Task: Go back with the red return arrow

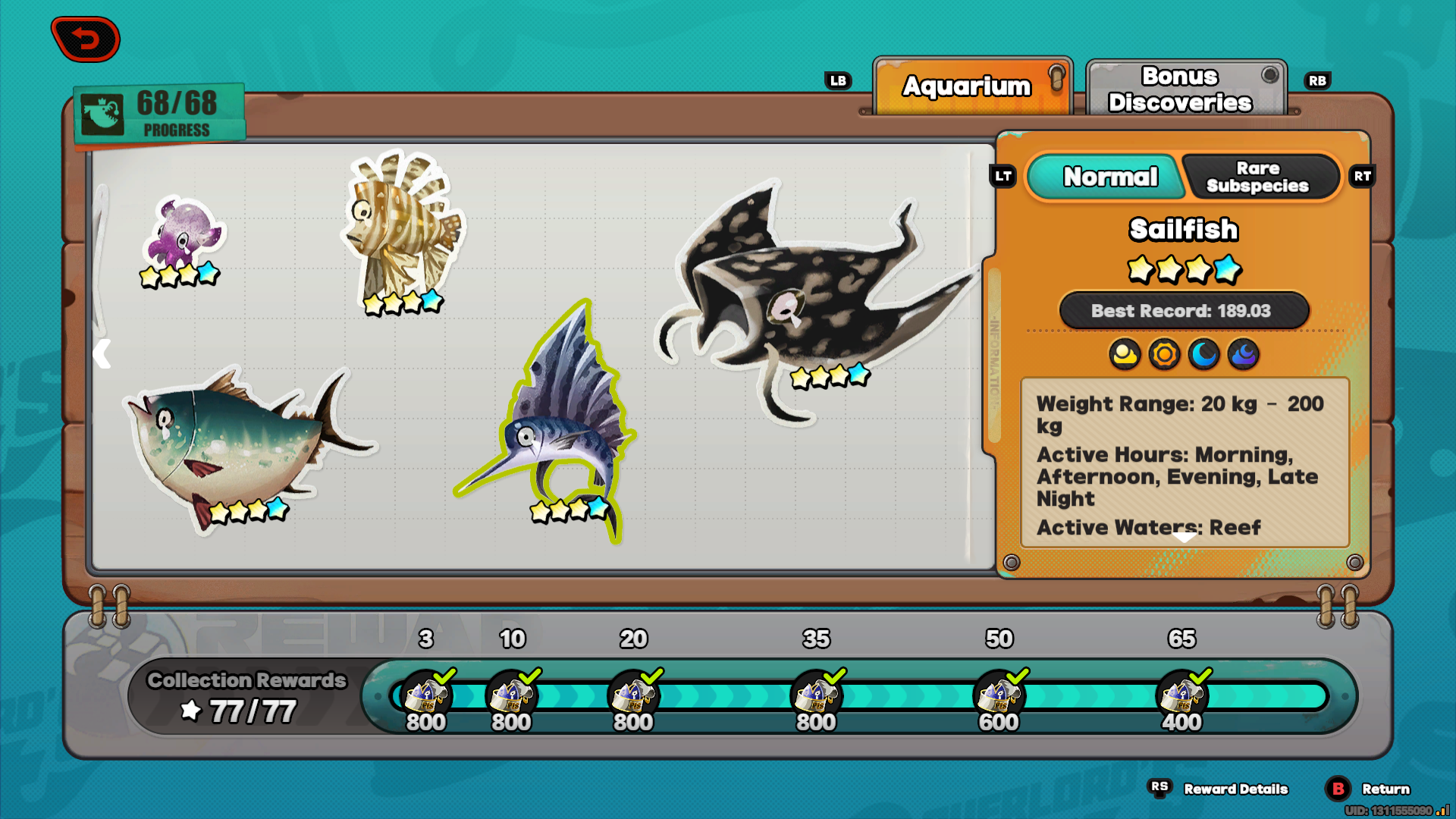Action: pos(86,39)
